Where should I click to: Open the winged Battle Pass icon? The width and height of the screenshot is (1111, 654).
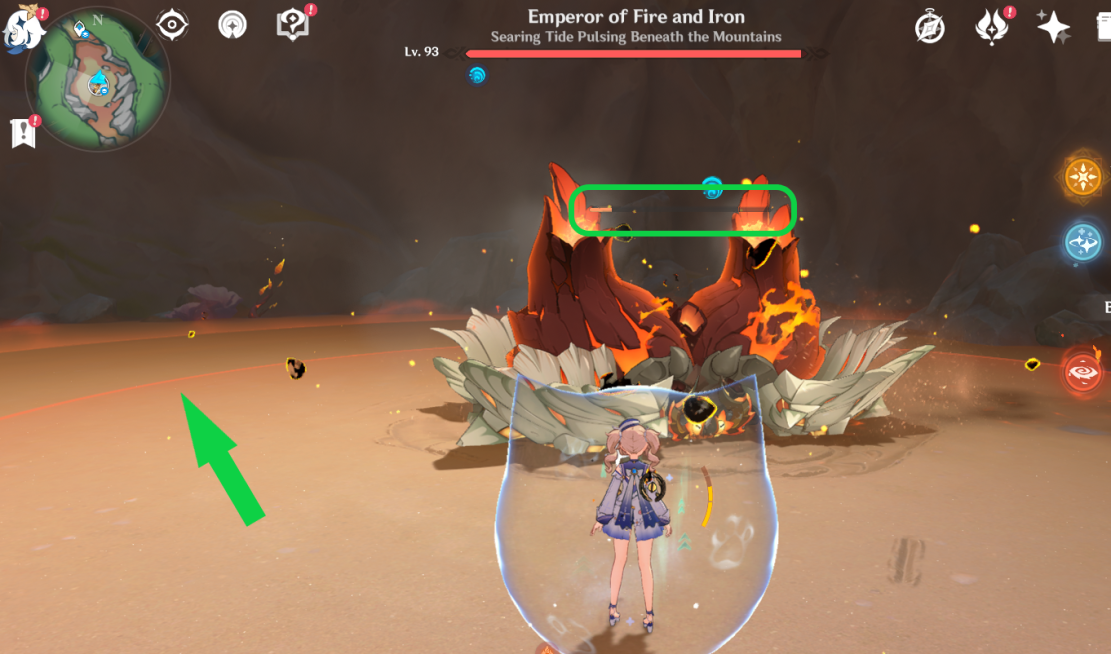[x=991, y=27]
